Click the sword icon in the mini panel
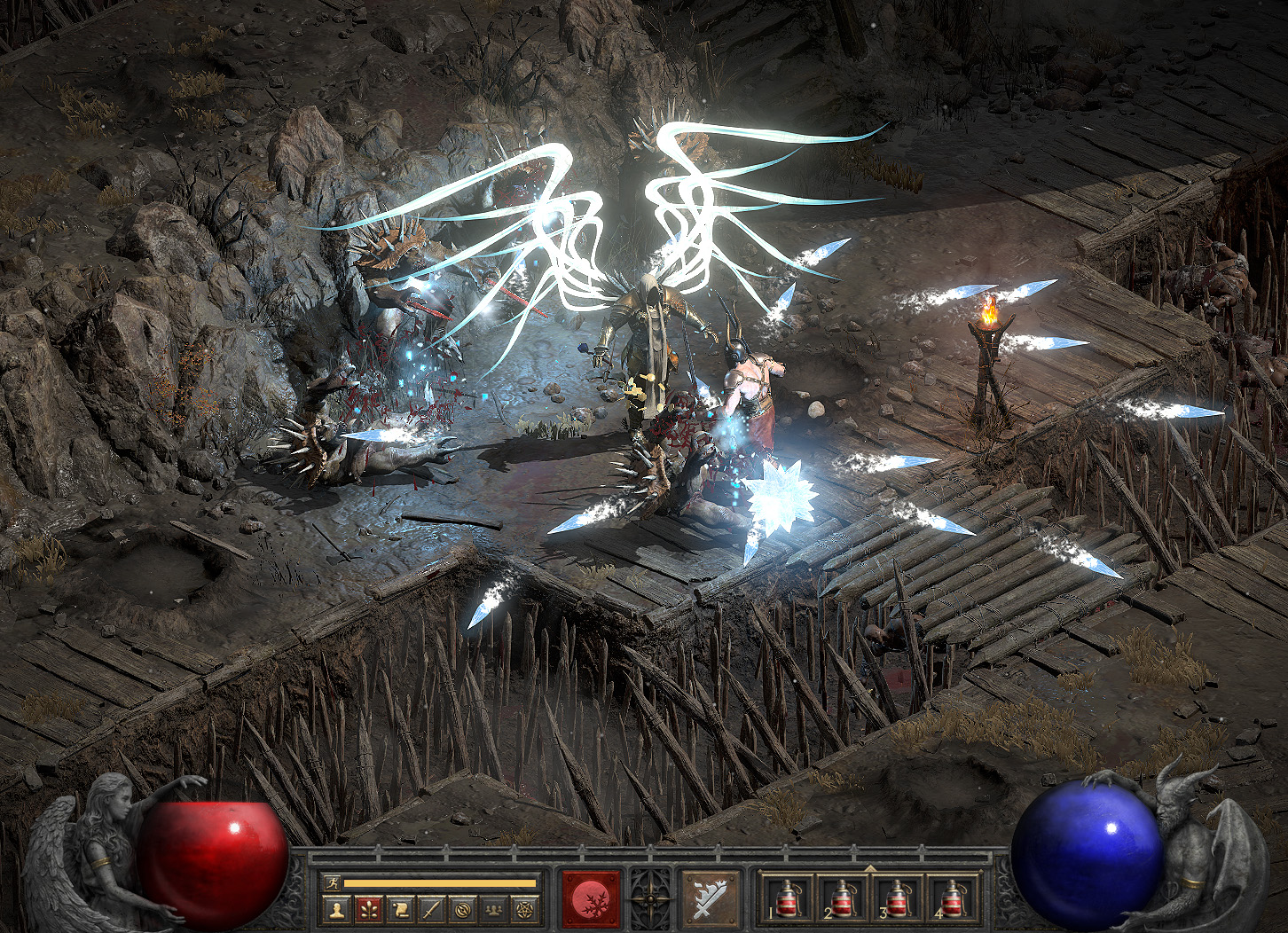Image resolution: width=1288 pixels, height=933 pixels. (430, 909)
